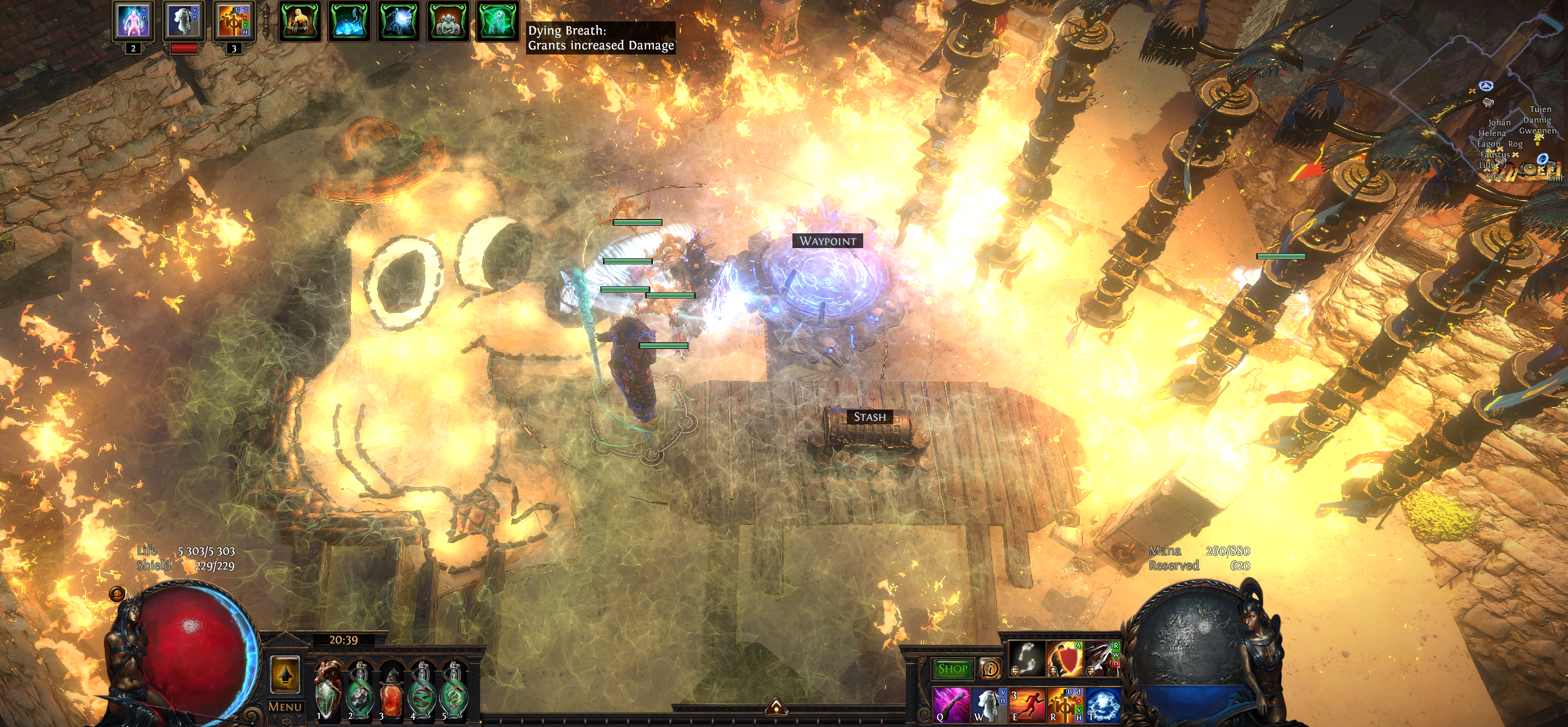Select the running figure skill on E
The height and width of the screenshot is (727, 1568).
pos(1027,705)
